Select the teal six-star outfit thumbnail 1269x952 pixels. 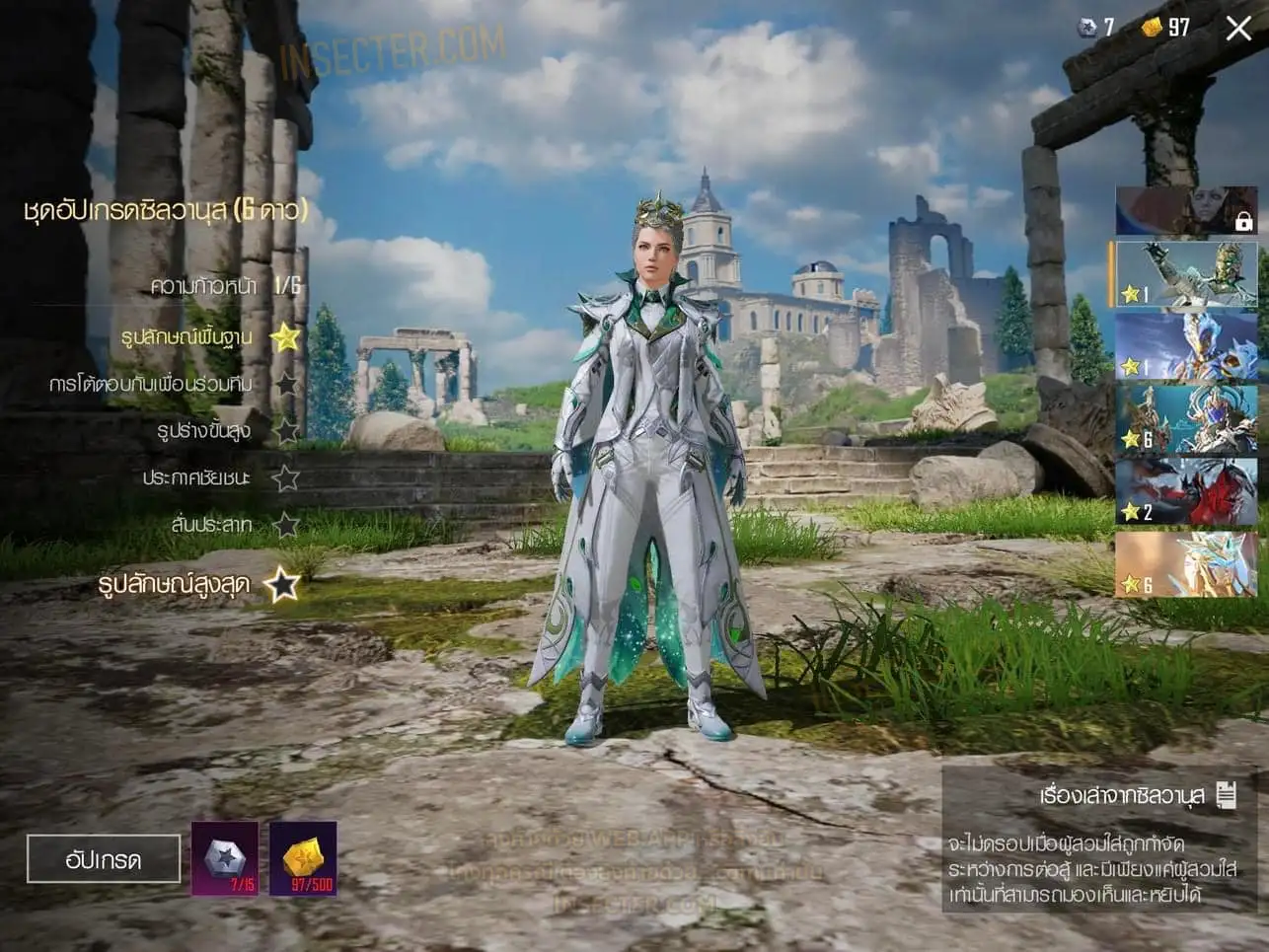[1185, 419]
